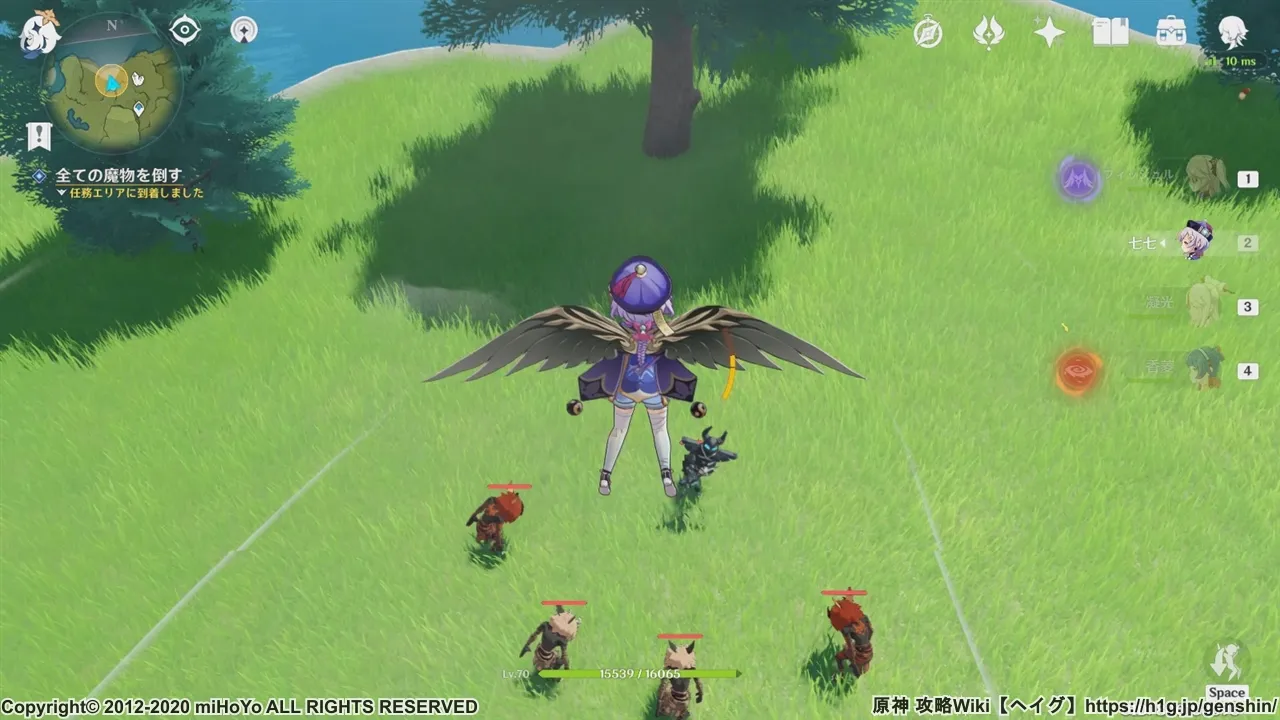Switch to party member 凝光
Screen dimensions: 1280x720
[1203, 305]
